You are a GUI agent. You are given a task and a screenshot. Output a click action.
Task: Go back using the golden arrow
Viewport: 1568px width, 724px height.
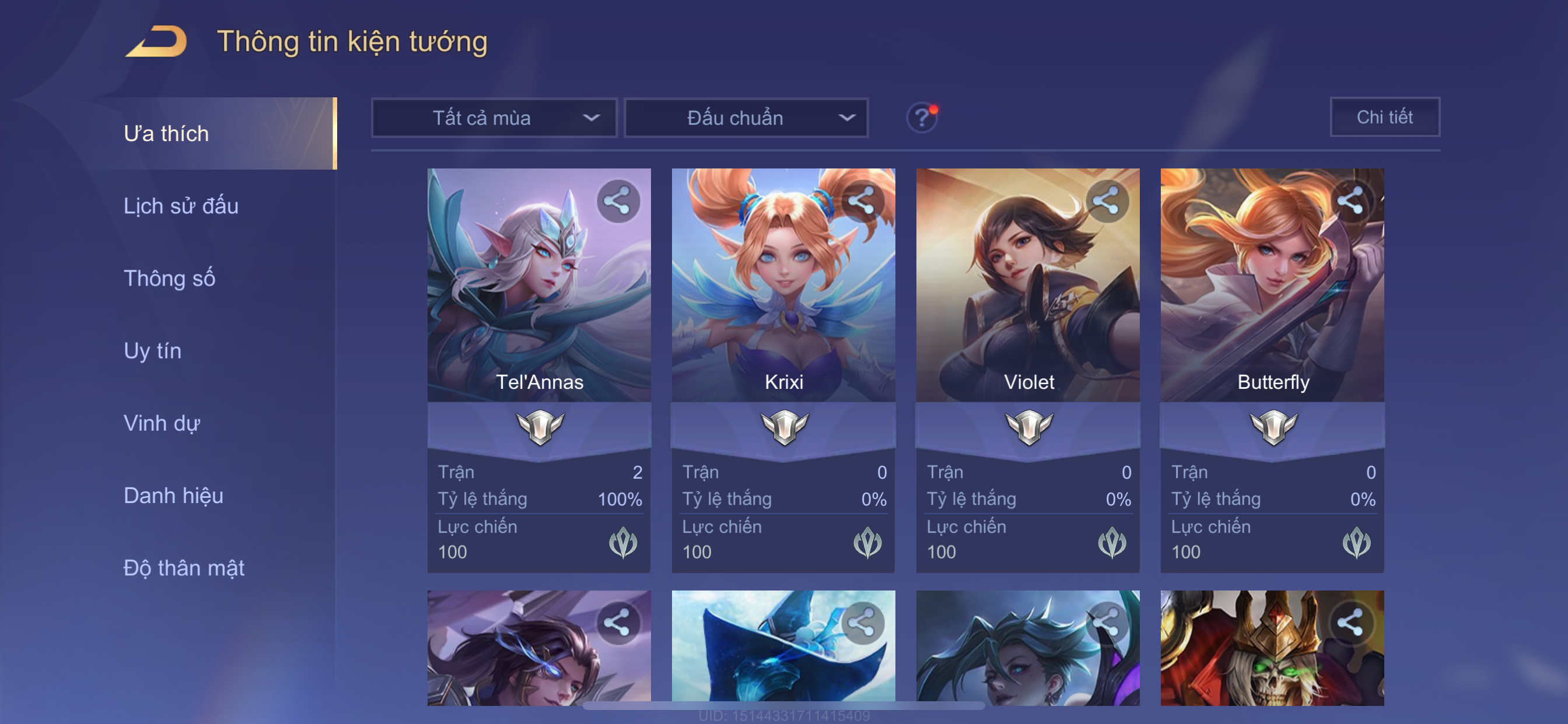tap(156, 41)
